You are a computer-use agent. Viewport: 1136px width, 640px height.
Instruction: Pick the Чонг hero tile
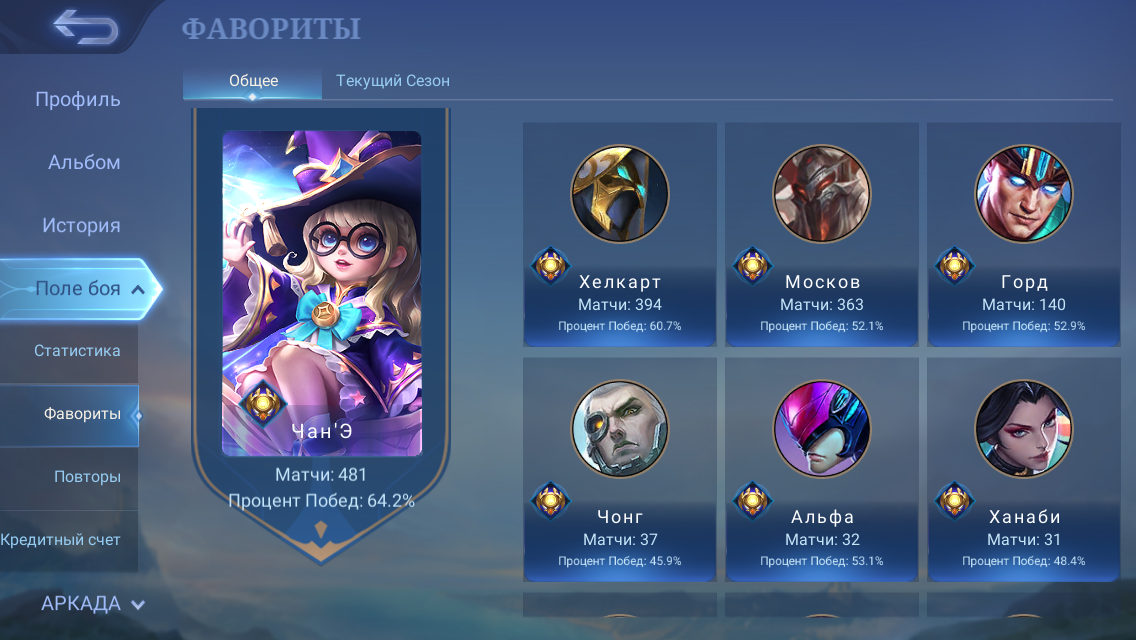click(x=620, y=470)
